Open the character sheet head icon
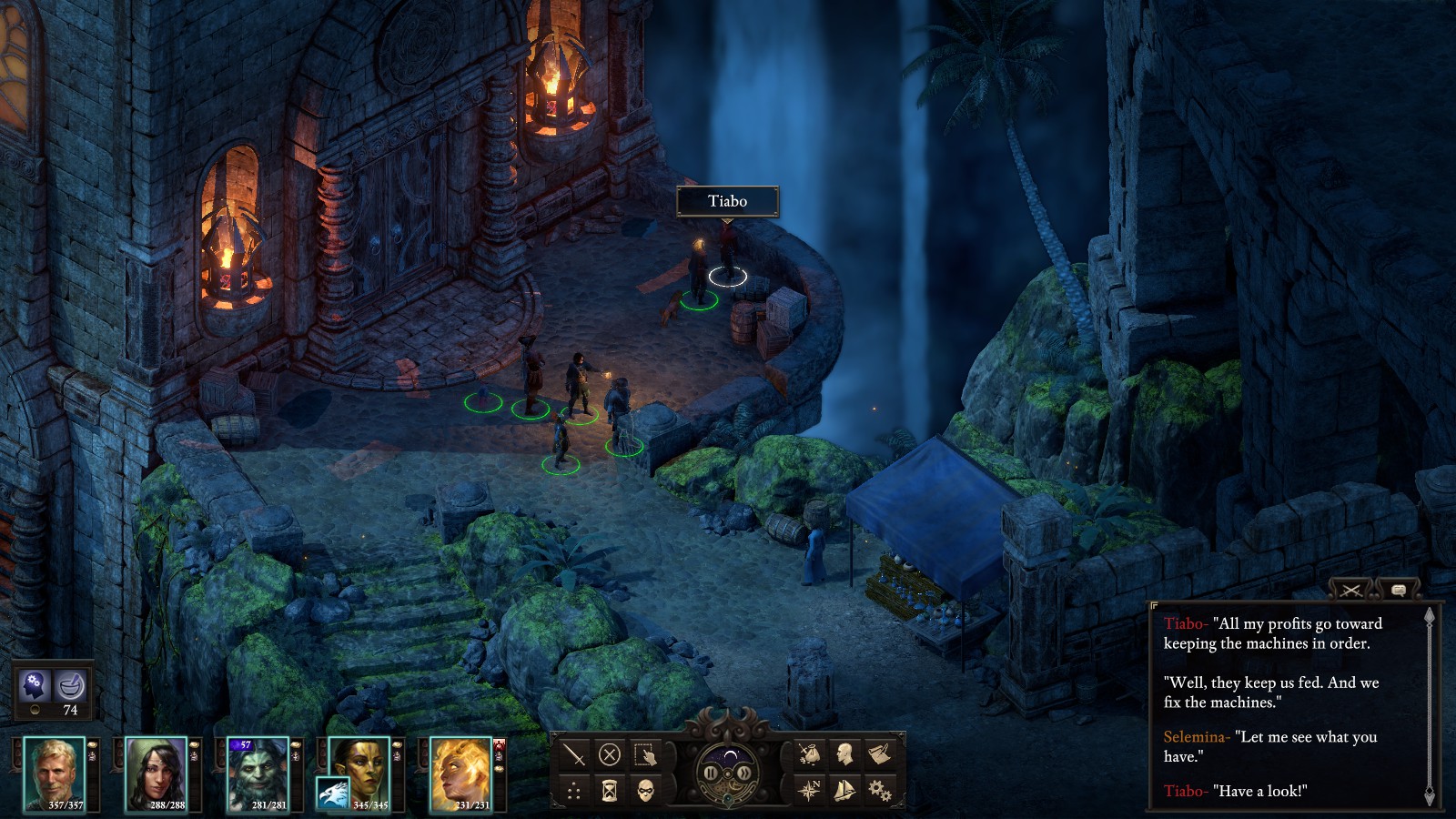Screen dimensions: 1456x819 click(844, 754)
